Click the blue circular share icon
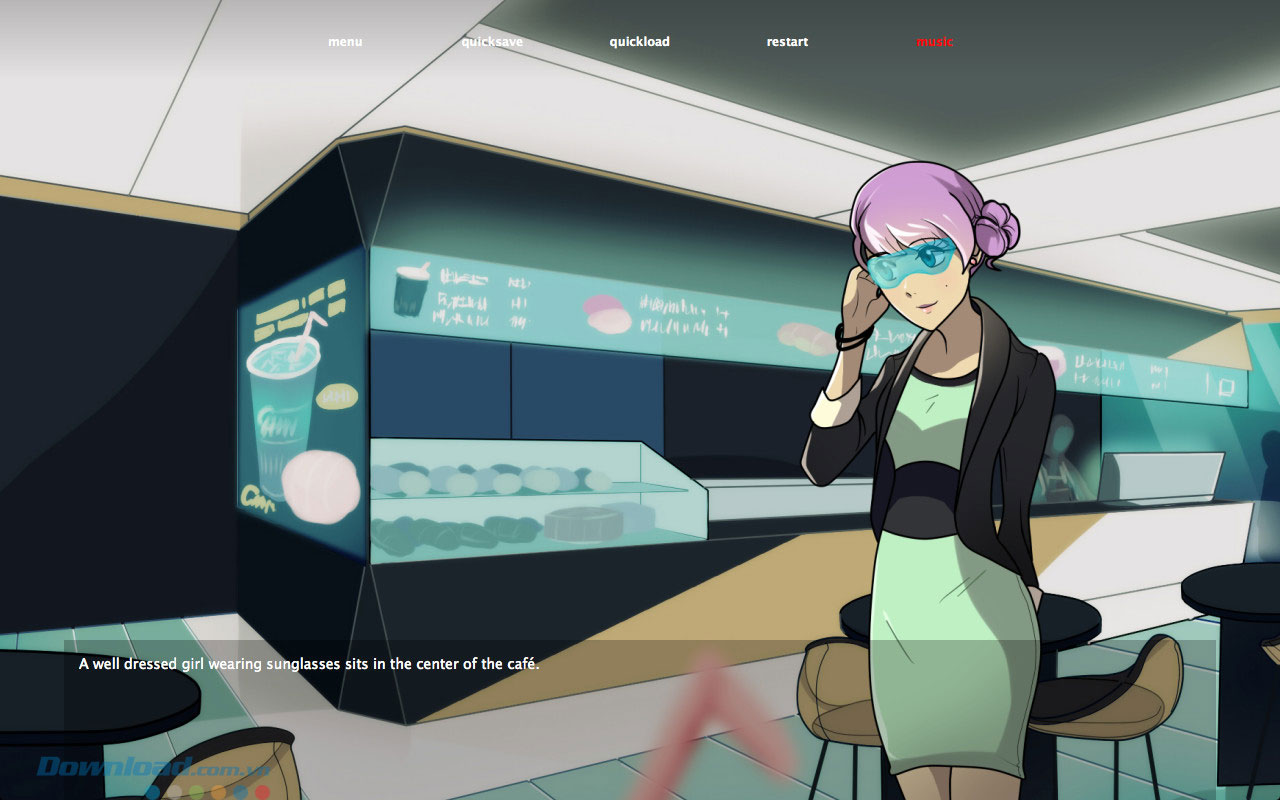The height and width of the screenshot is (800, 1280). 152,791
